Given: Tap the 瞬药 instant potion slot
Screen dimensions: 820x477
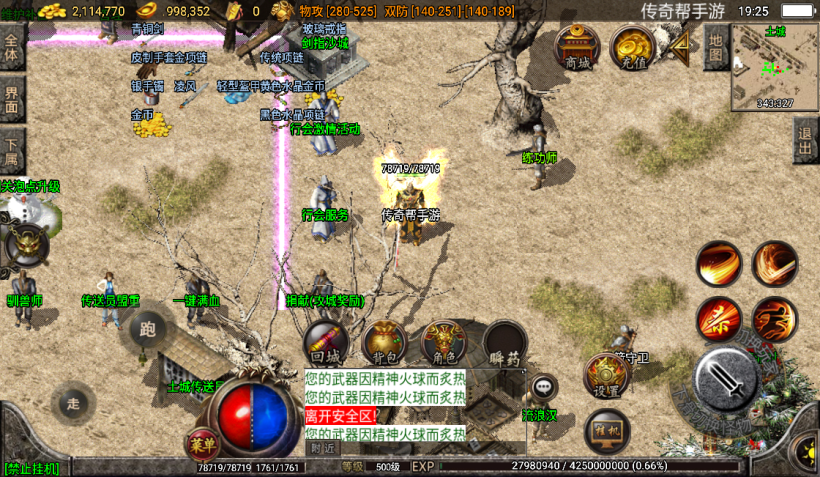Looking at the screenshot, I should 505,343.
